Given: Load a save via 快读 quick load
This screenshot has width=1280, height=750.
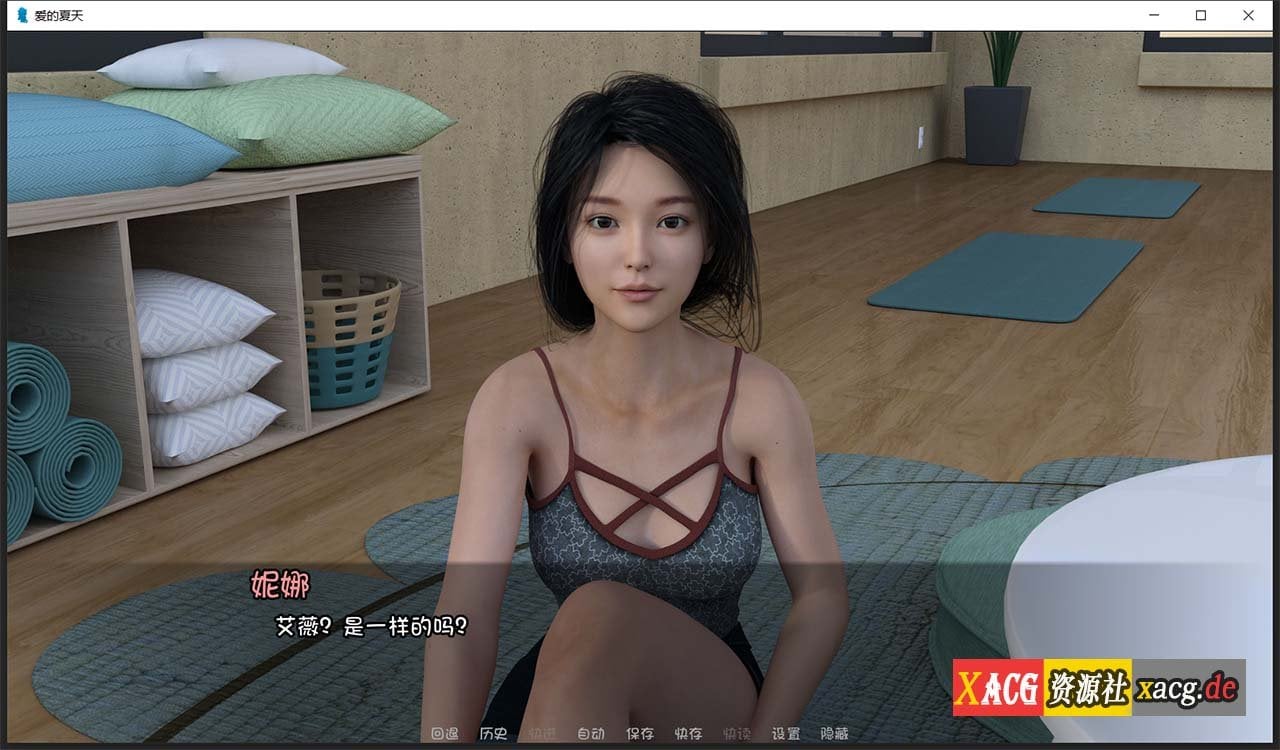Looking at the screenshot, I should 736,733.
